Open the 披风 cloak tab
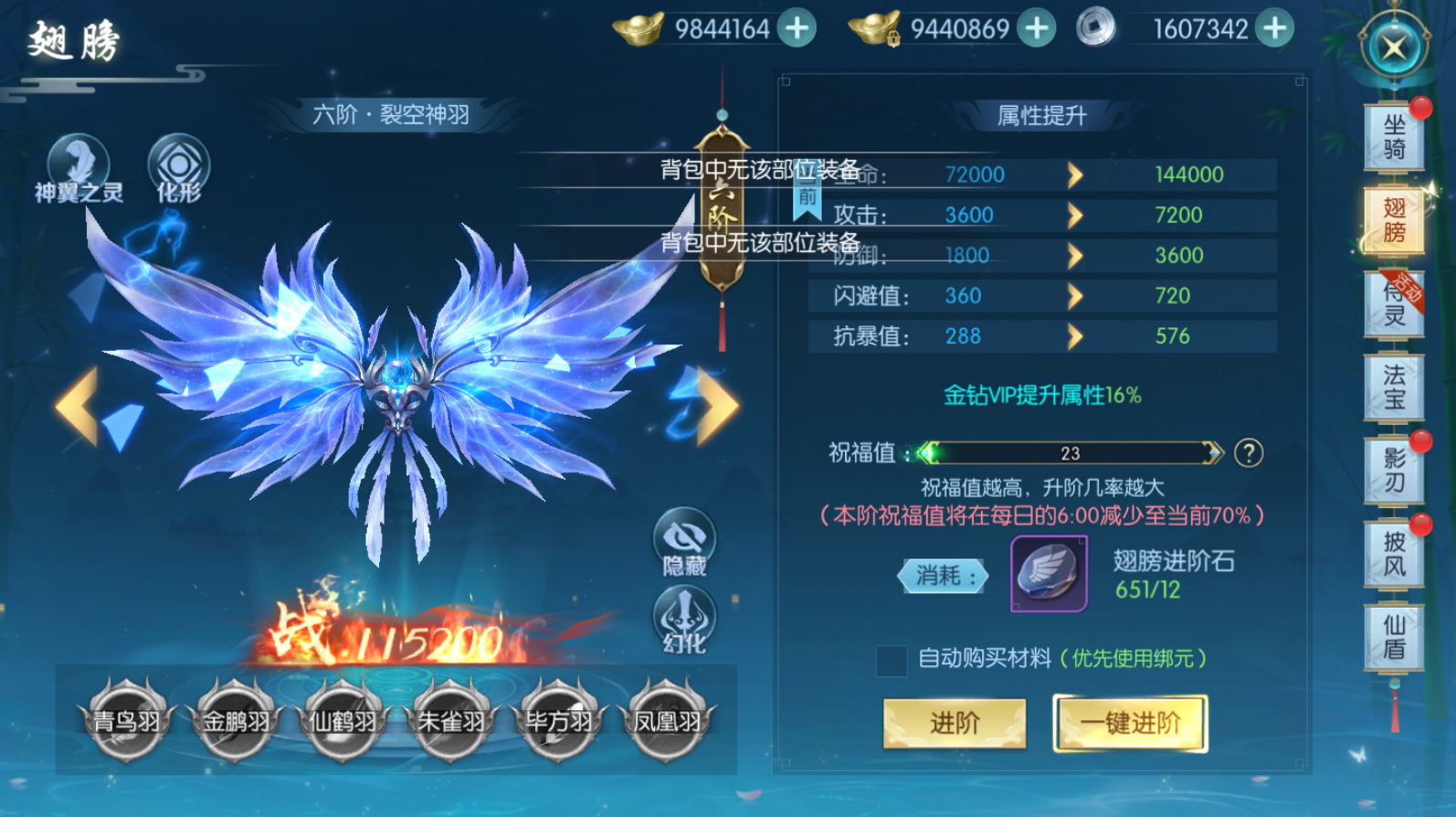The width and height of the screenshot is (1456, 817). pos(1394,555)
